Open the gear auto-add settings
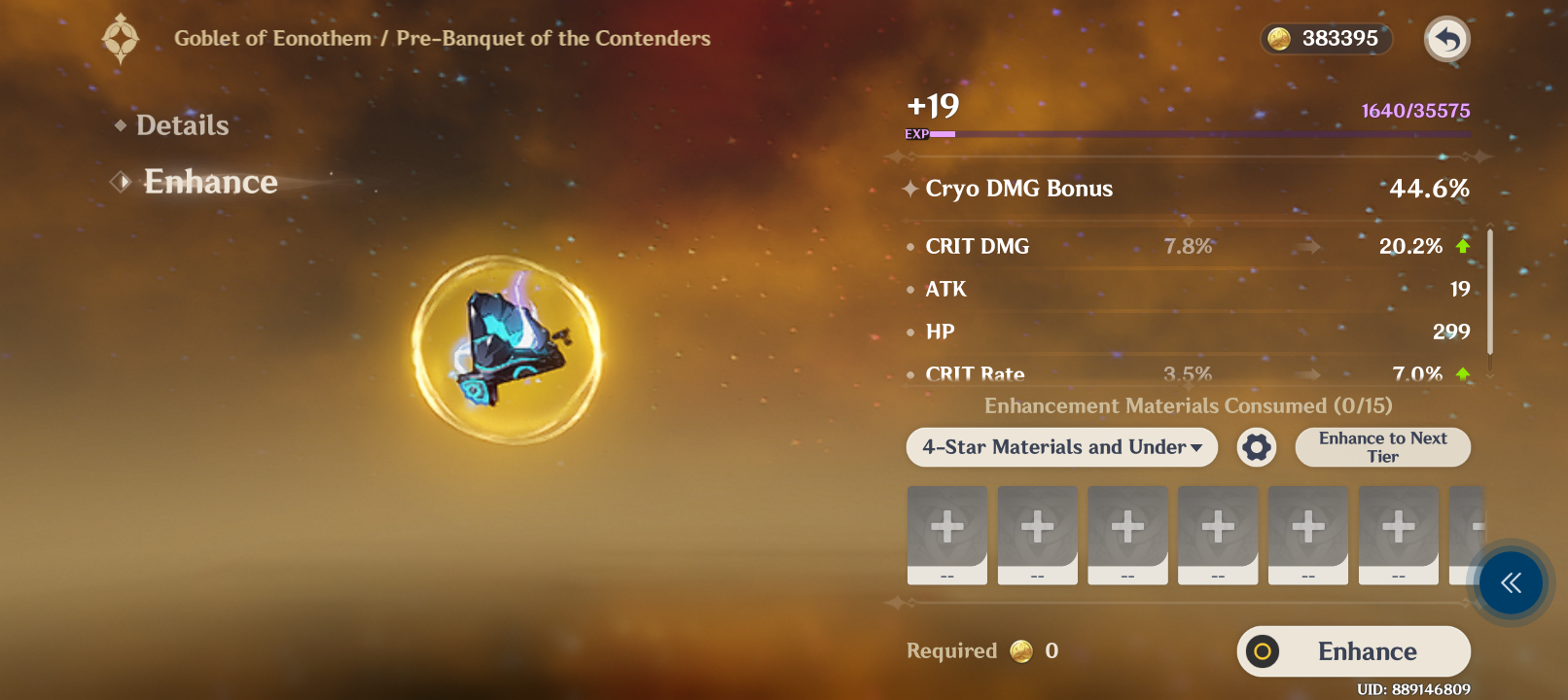Screen dimensions: 1568x700 click(x=1256, y=447)
